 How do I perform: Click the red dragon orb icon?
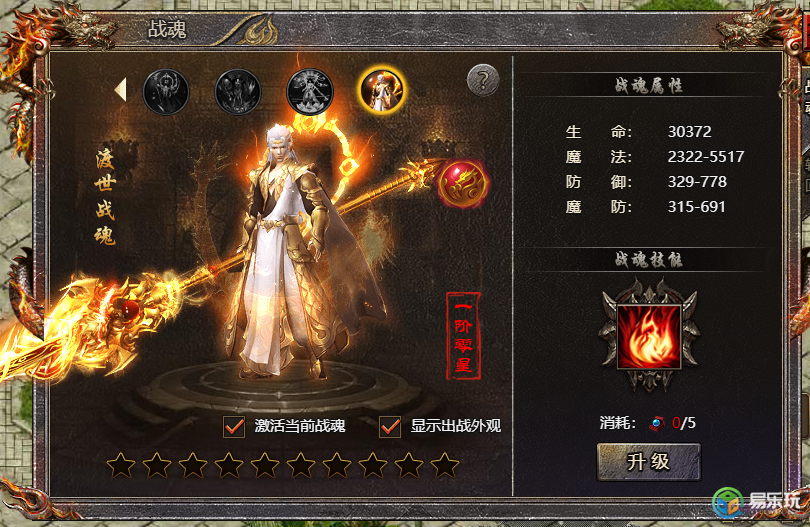click(x=463, y=185)
